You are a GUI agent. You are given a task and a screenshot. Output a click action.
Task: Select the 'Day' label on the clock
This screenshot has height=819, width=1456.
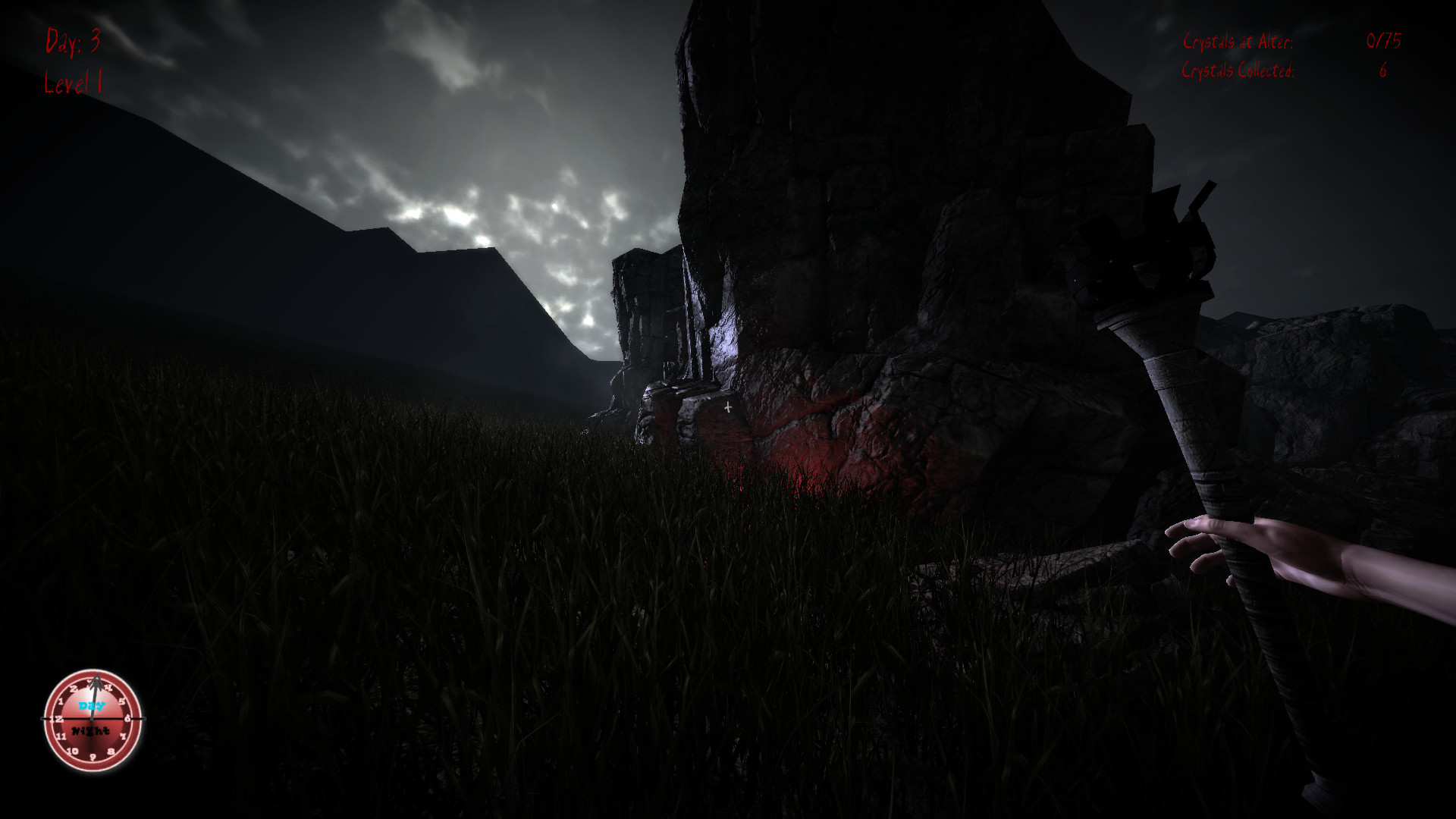[91, 706]
